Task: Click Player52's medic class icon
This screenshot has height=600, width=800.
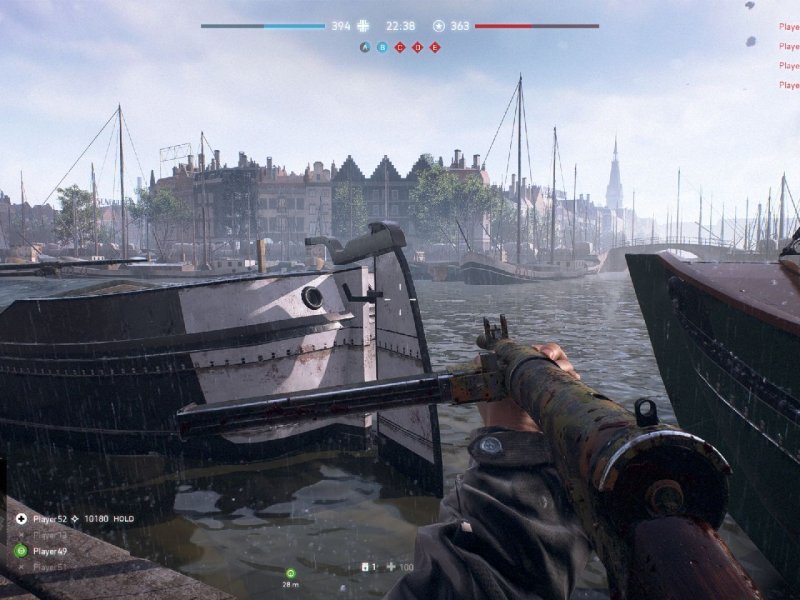Action: [21, 519]
